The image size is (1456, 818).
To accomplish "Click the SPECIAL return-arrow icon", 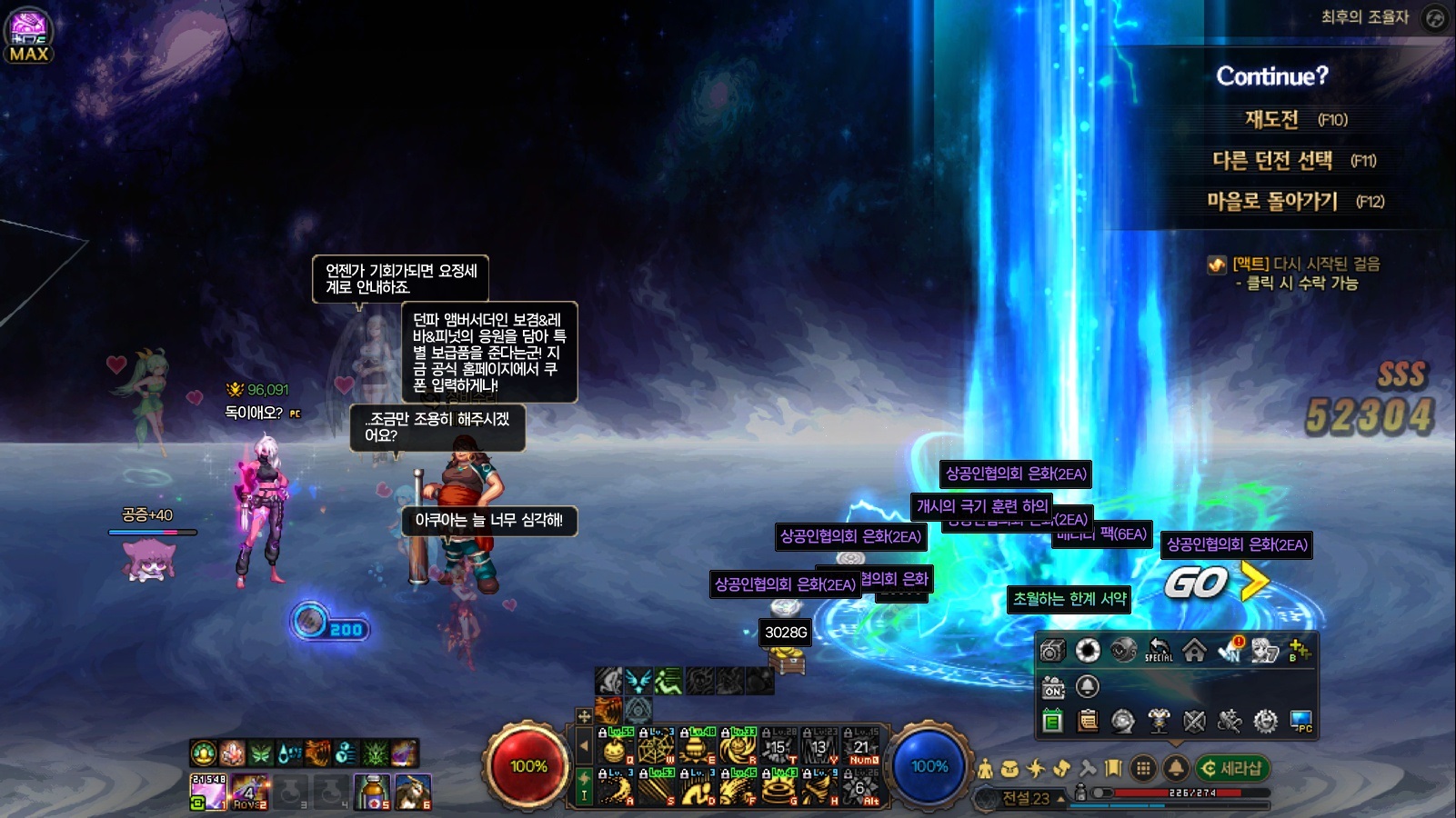I will click(x=1159, y=651).
